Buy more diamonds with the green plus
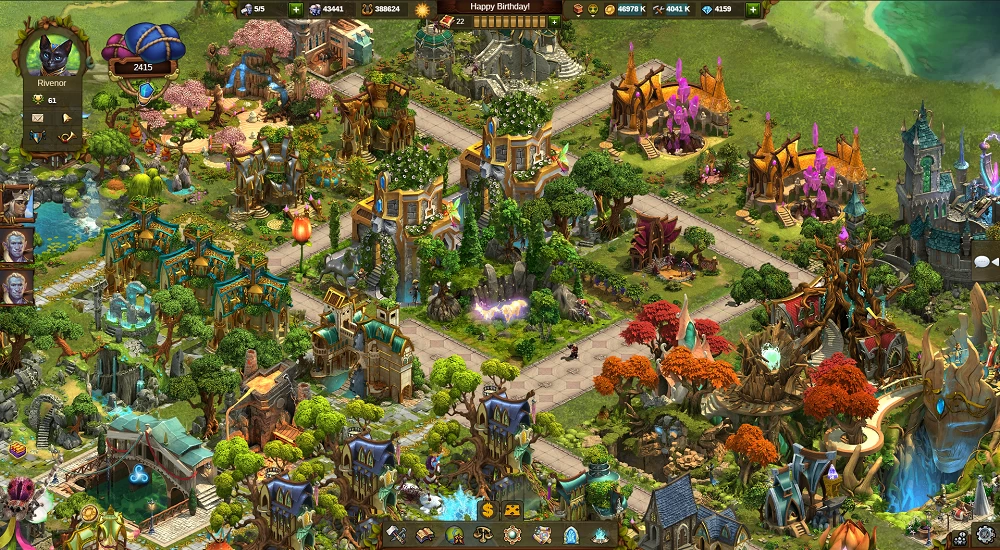 coord(752,9)
